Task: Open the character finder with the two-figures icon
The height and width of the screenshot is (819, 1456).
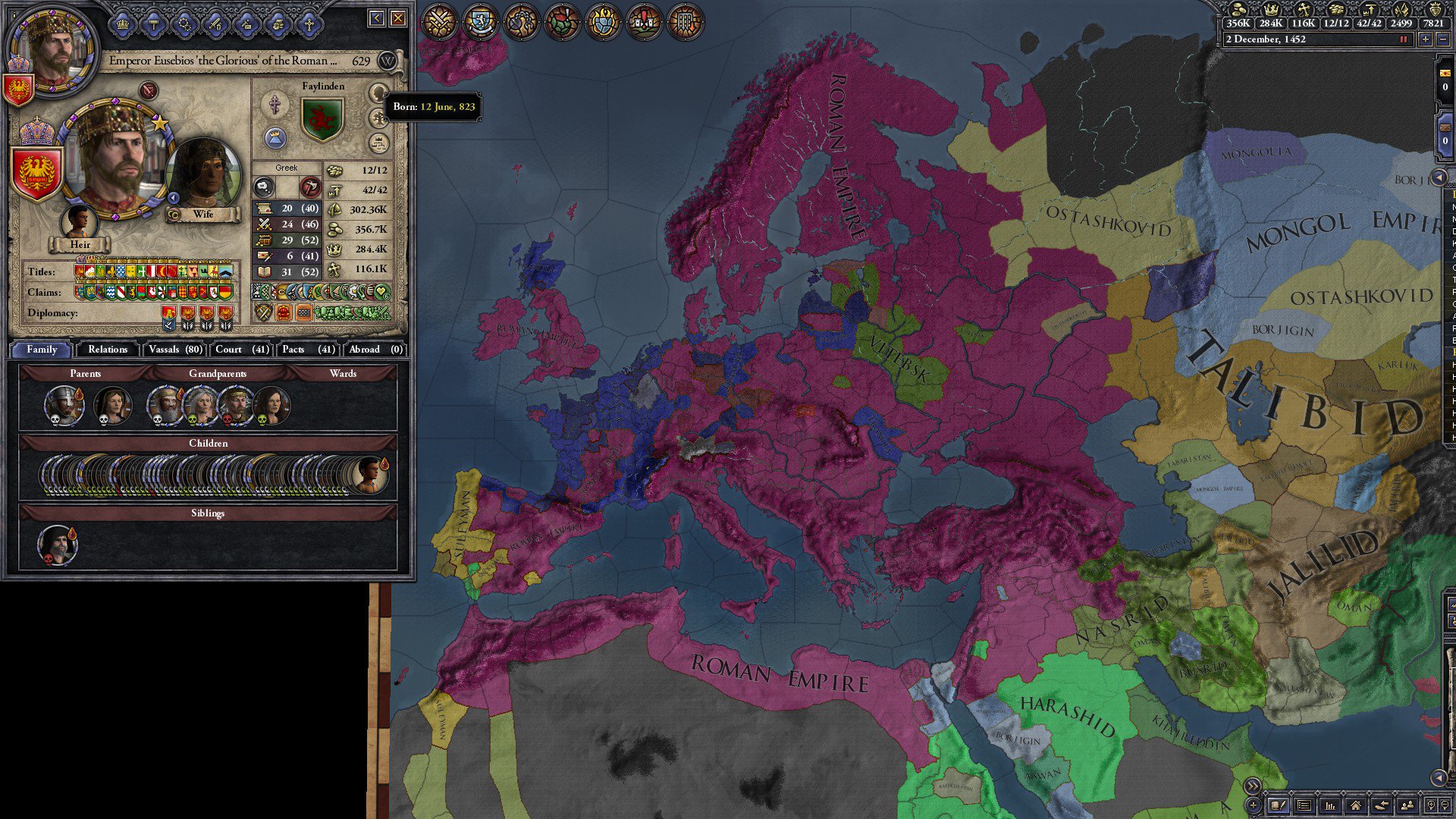Action: (x=1407, y=805)
